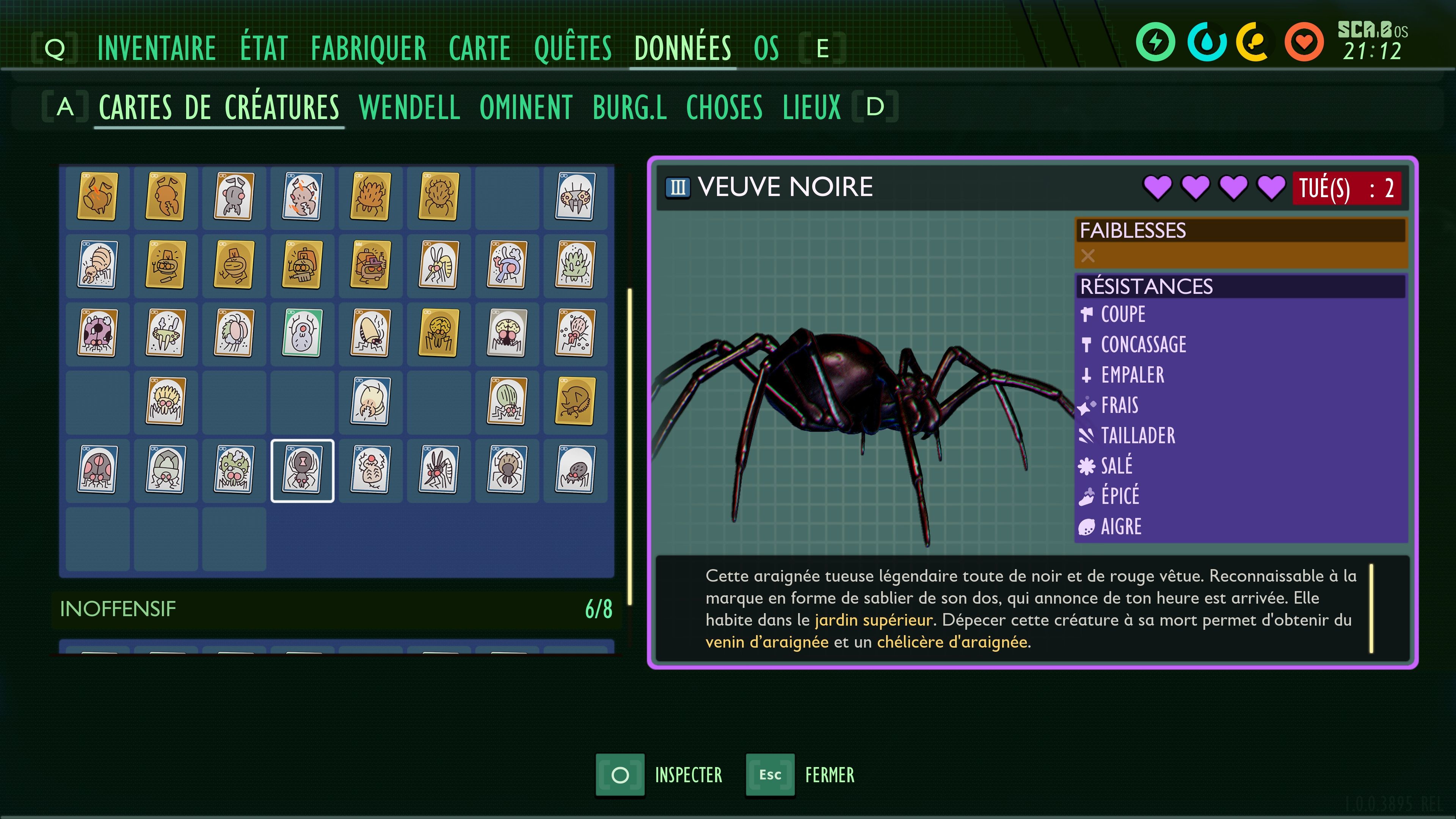Pick the gold robot card with a crown

(x=370, y=265)
